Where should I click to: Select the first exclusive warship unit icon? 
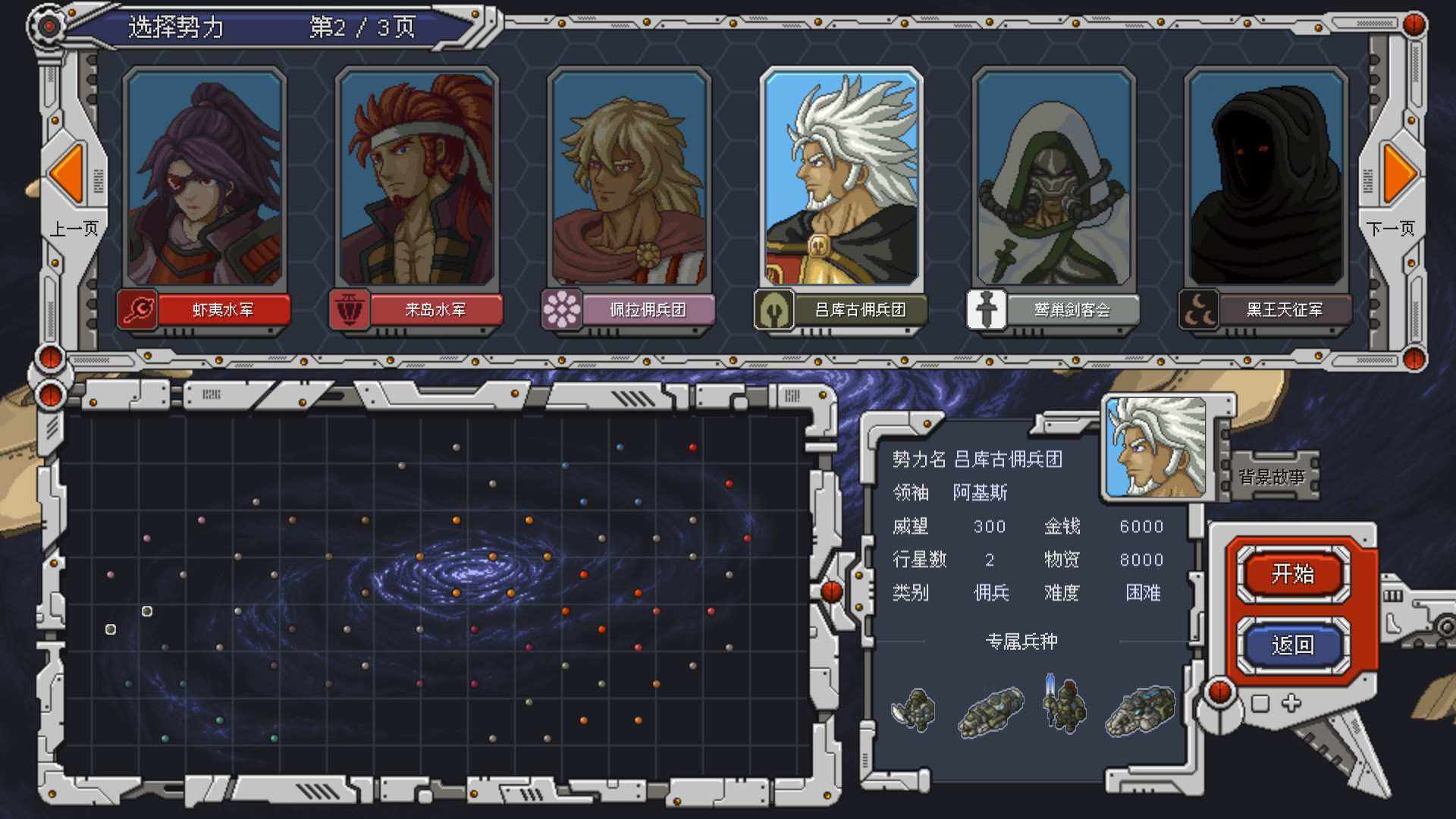pyautogui.click(x=914, y=709)
